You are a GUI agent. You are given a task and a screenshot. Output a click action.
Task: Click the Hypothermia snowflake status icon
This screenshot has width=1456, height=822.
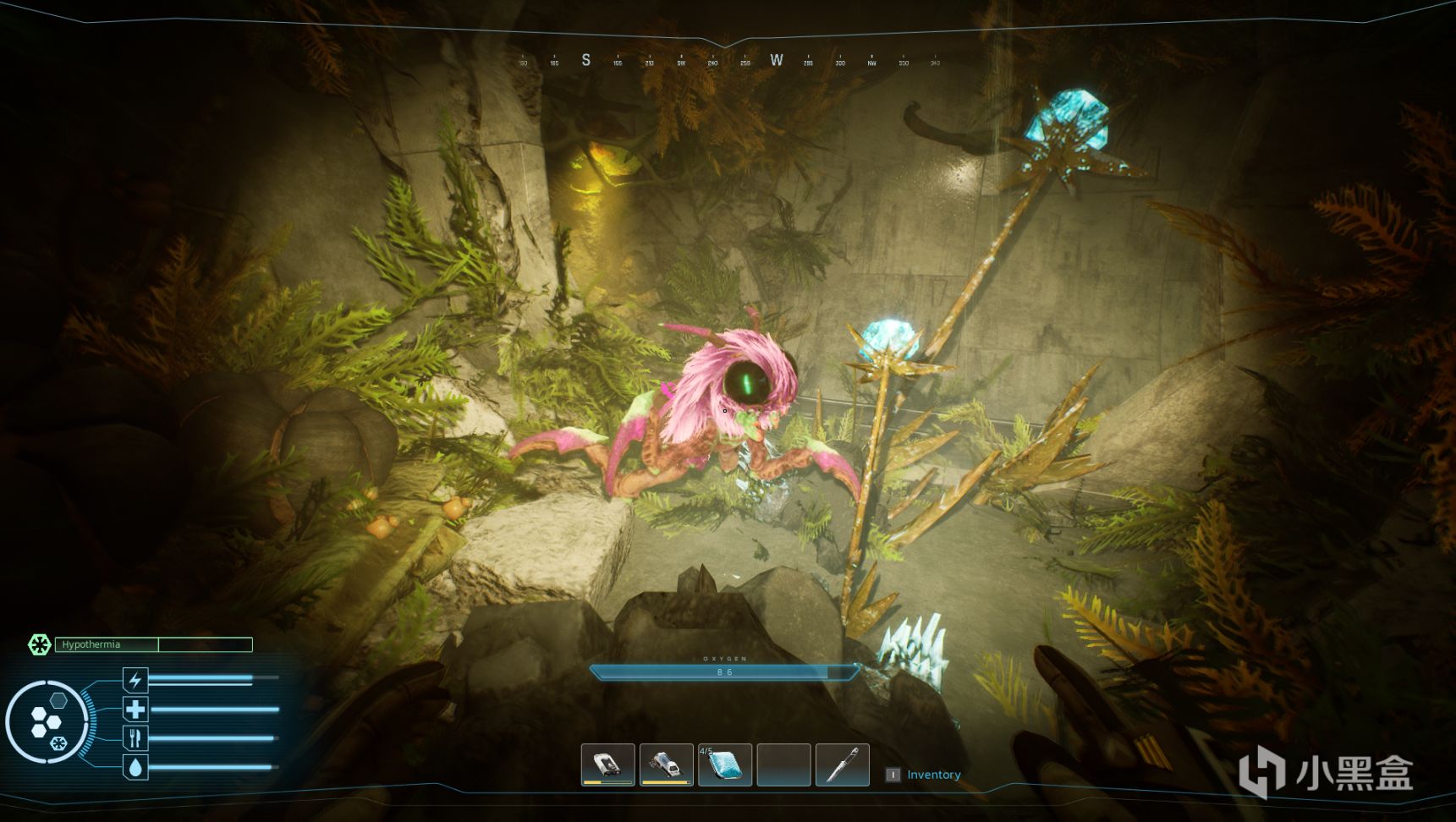point(39,644)
